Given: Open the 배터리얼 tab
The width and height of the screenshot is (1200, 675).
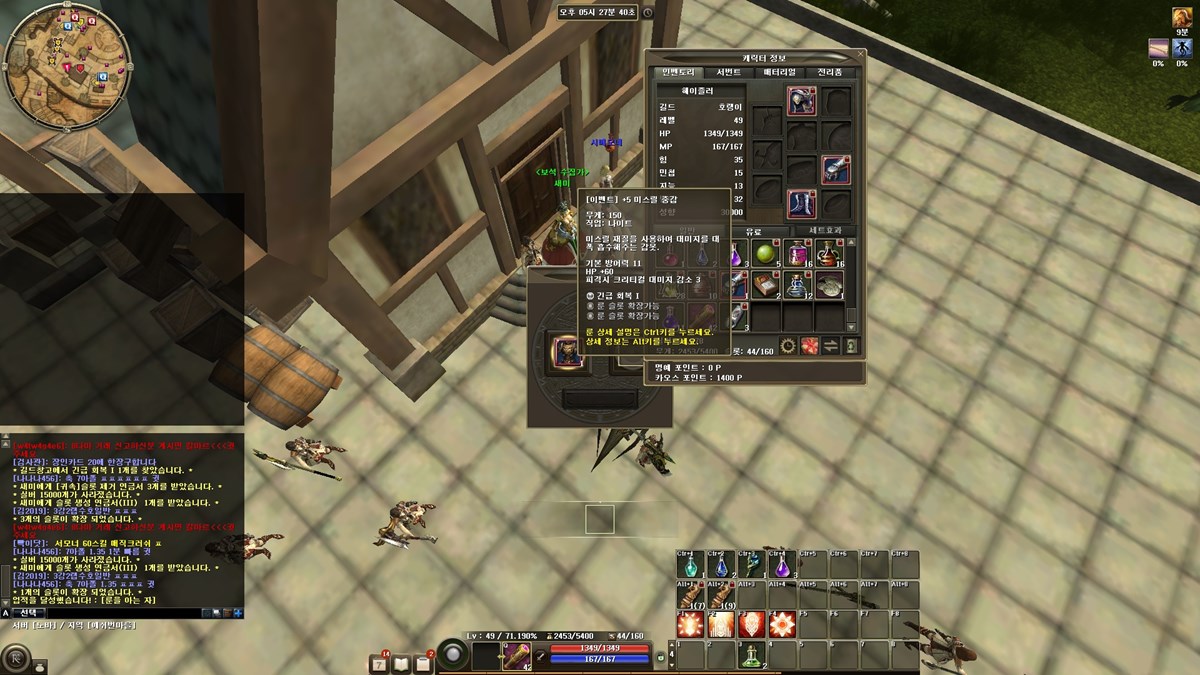Looking at the screenshot, I should coord(779,72).
